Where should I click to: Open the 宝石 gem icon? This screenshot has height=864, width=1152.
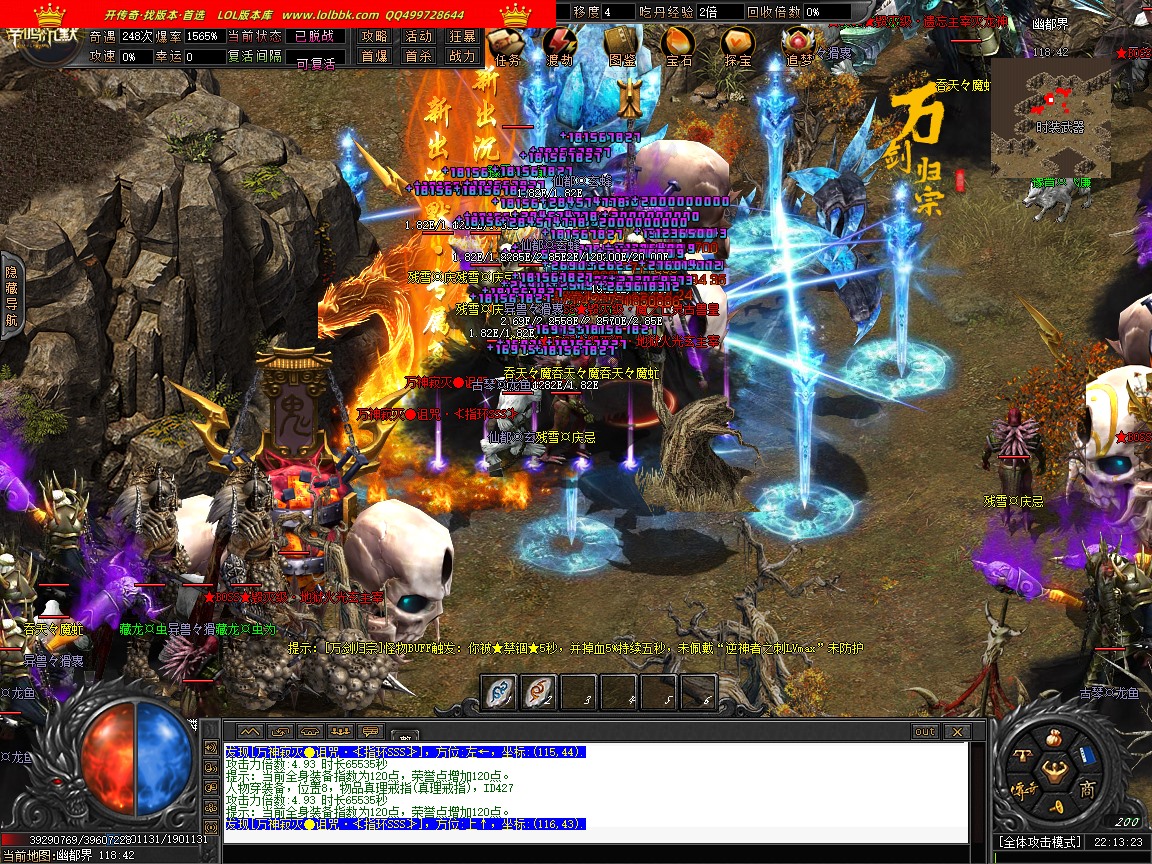679,44
